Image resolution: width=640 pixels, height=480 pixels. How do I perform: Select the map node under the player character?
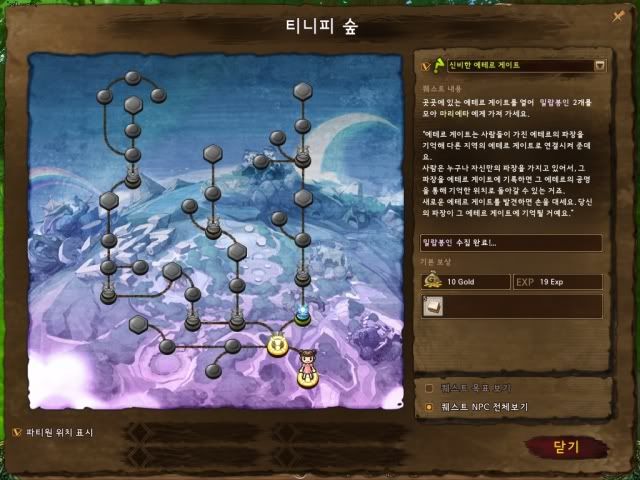[x=307, y=376]
